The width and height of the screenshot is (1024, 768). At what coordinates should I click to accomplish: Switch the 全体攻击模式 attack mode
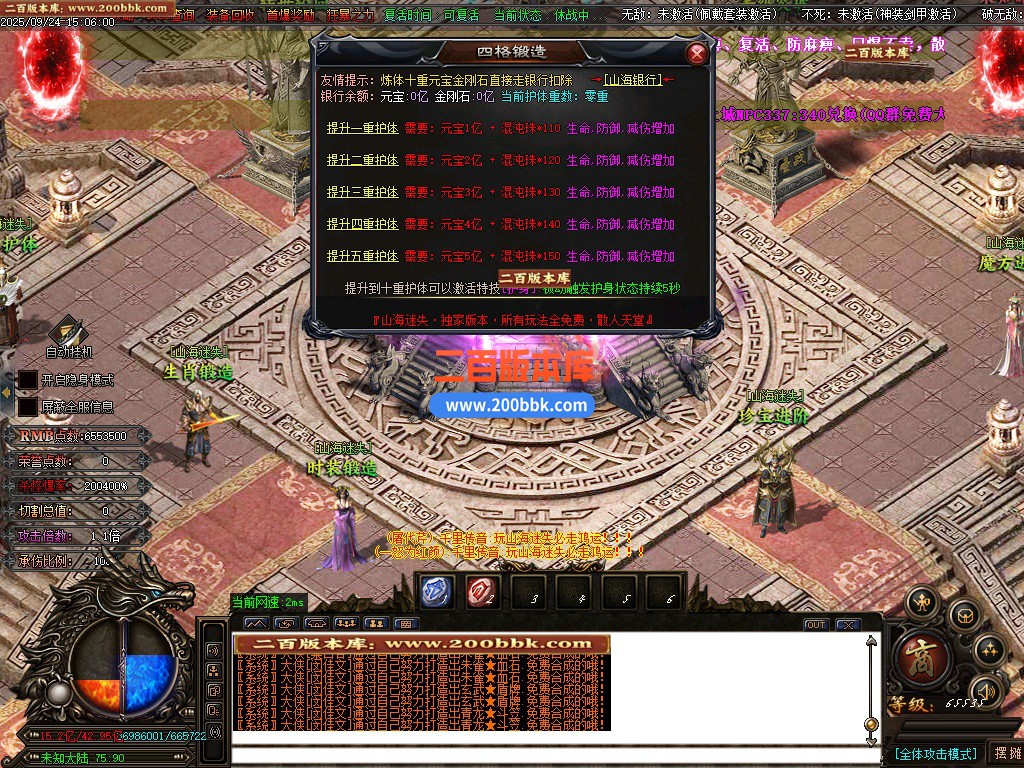pos(934,753)
